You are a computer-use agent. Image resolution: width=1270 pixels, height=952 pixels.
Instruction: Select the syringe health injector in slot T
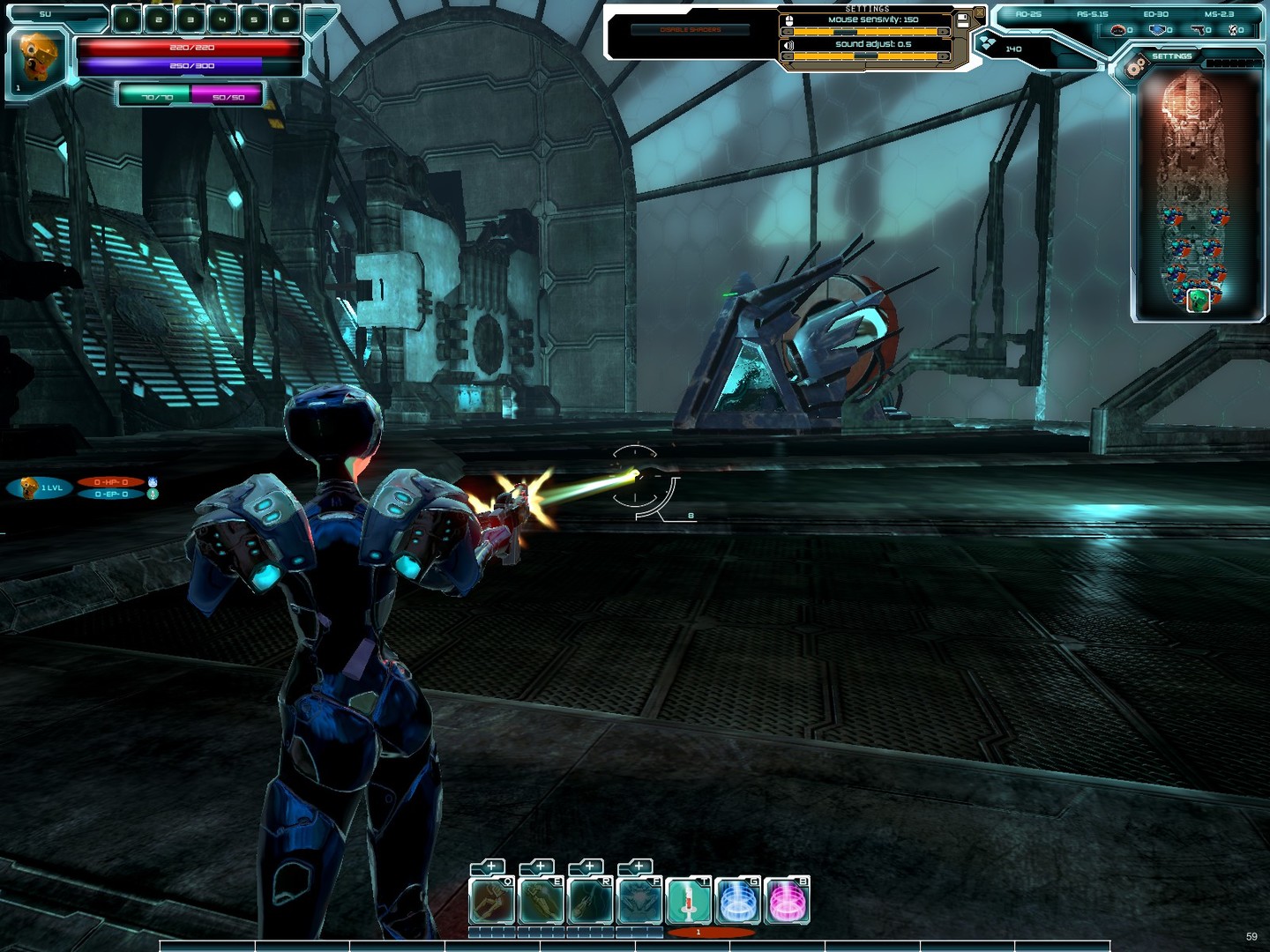click(687, 900)
